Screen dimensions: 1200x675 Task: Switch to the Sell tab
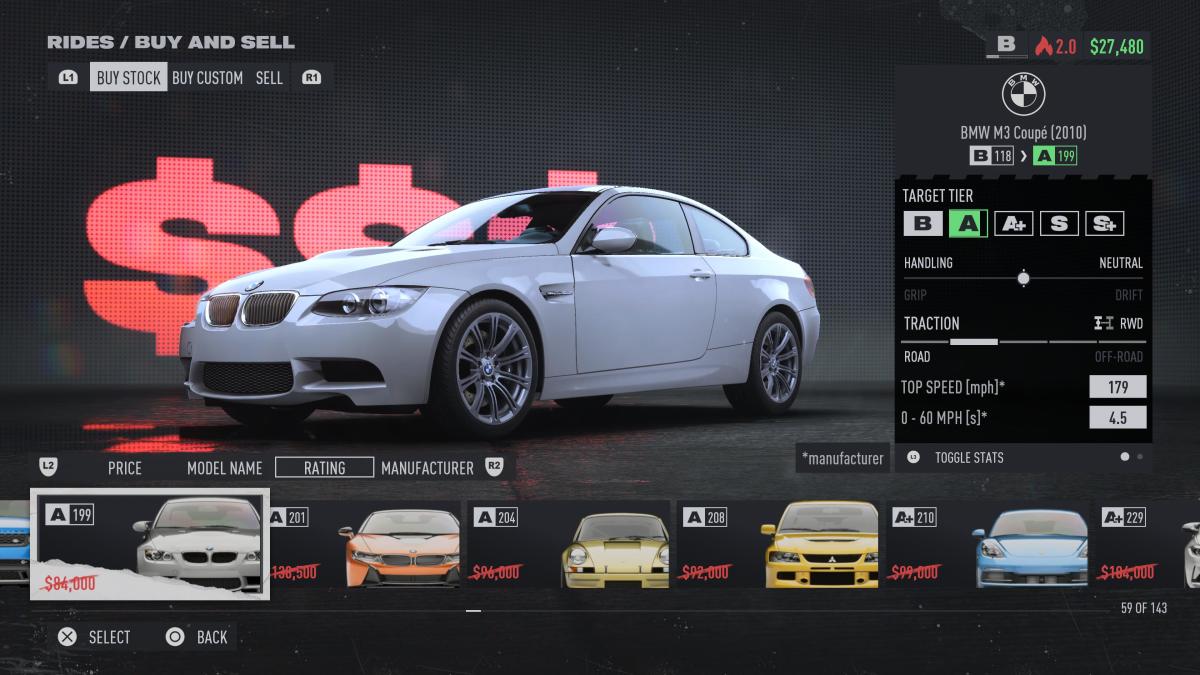click(x=269, y=77)
